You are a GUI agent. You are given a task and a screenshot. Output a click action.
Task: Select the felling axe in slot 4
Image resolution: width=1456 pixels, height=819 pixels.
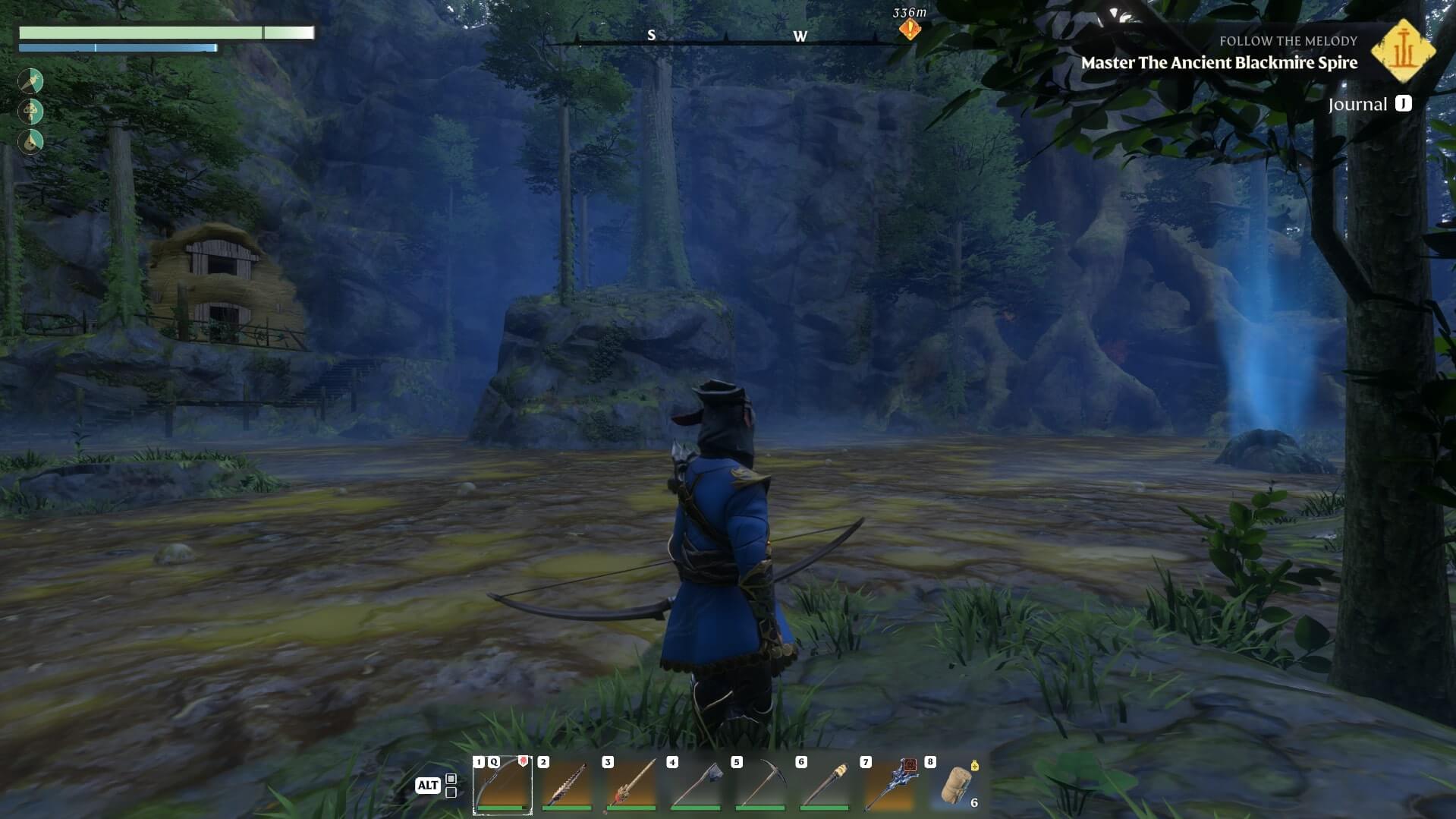click(x=696, y=785)
